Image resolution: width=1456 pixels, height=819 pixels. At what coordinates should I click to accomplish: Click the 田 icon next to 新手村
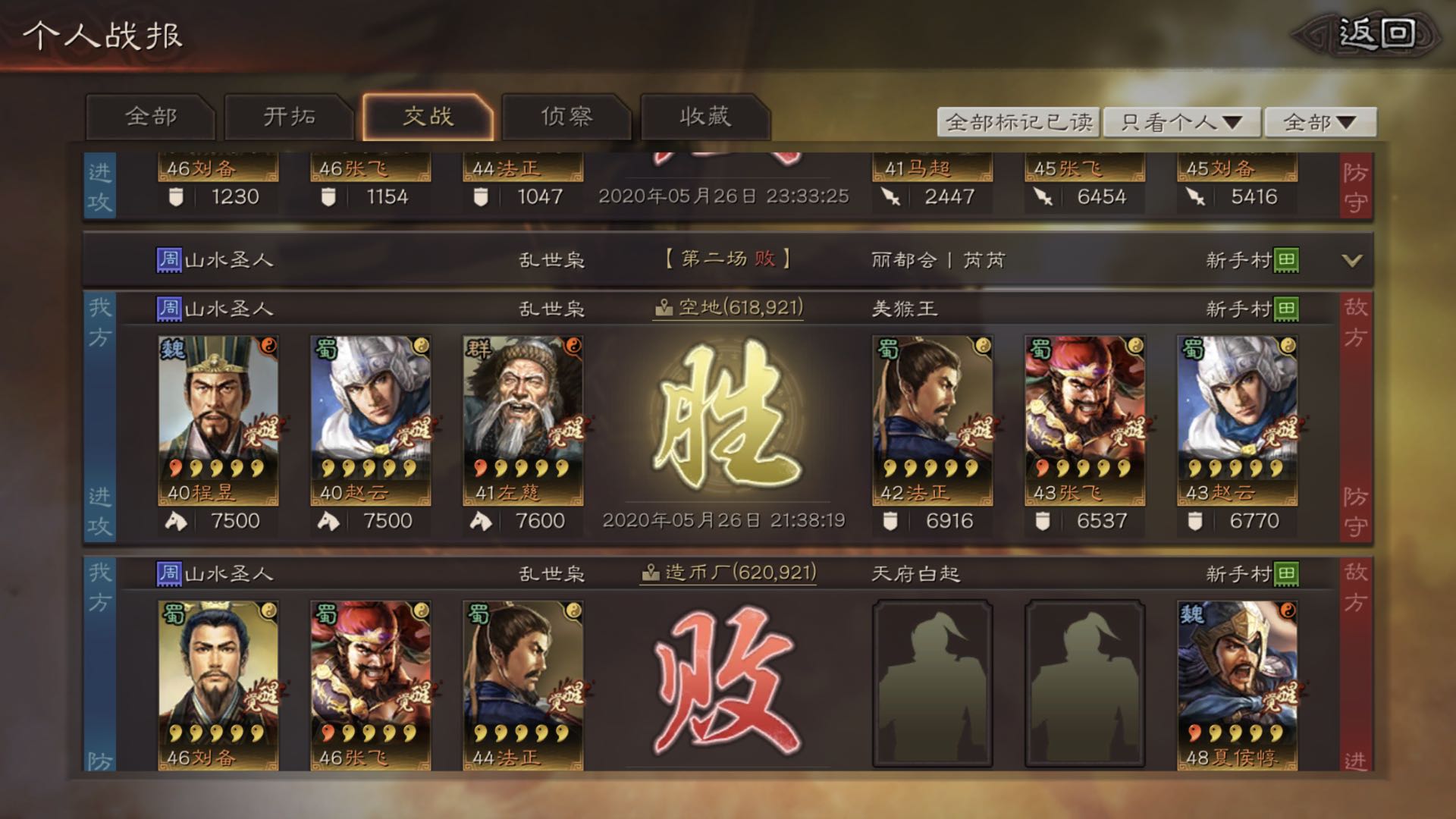(x=1285, y=308)
